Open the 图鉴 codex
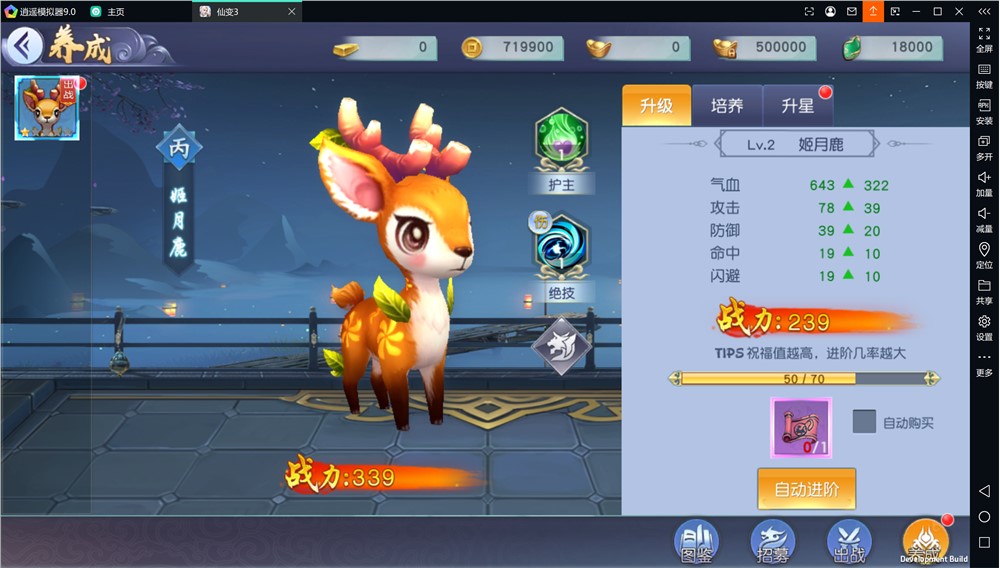The width and height of the screenshot is (1000, 568). tap(696, 541)
